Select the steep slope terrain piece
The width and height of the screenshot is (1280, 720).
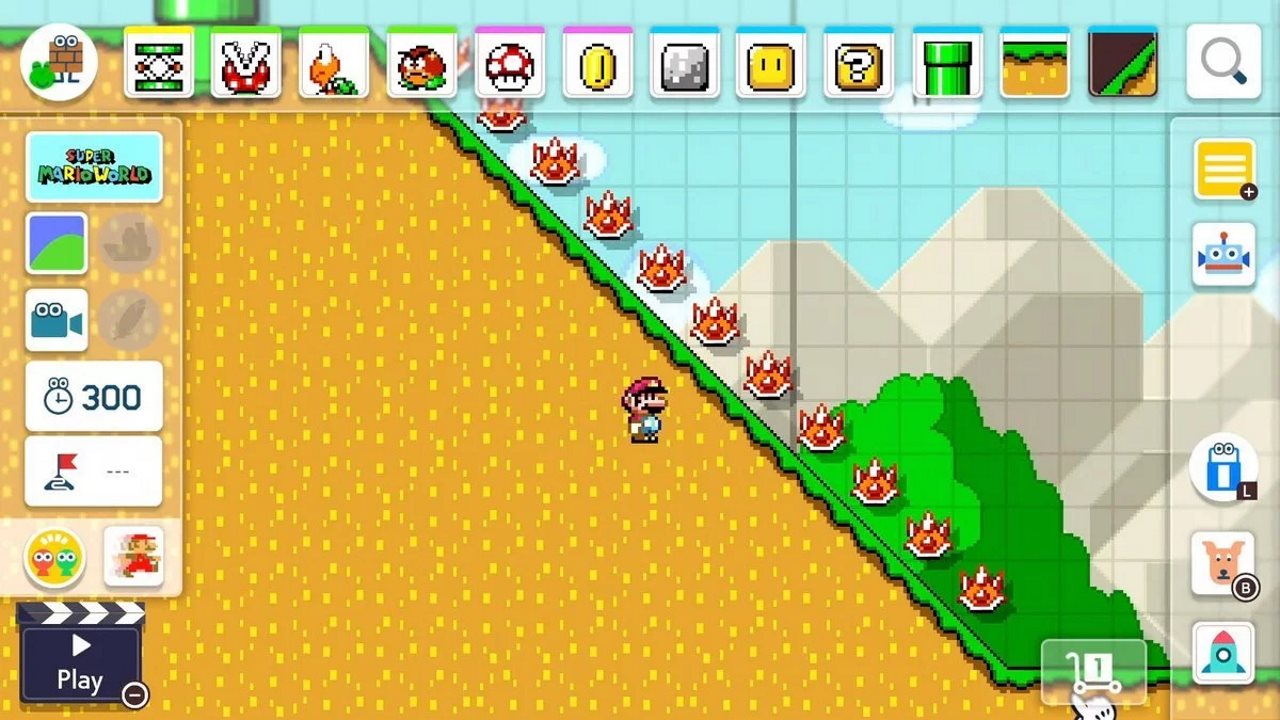pos(1121,62)
